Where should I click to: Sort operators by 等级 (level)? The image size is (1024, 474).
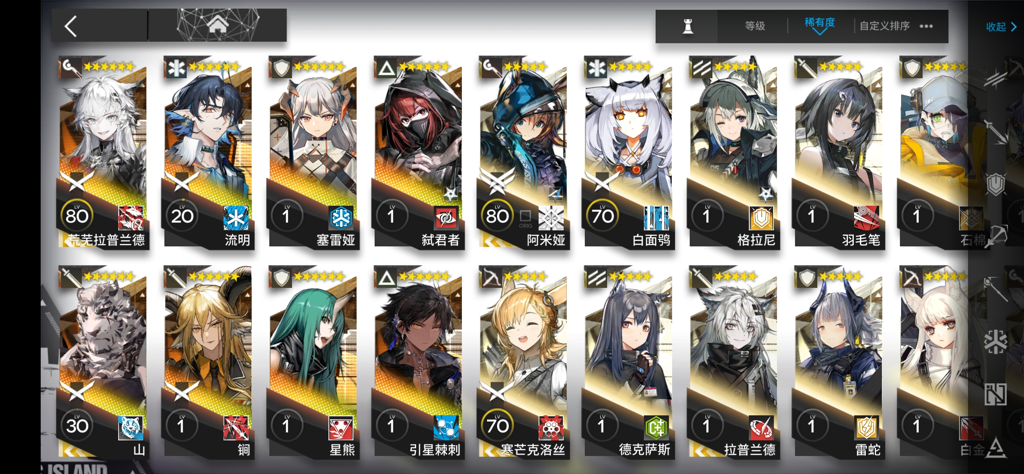[755, 27]
